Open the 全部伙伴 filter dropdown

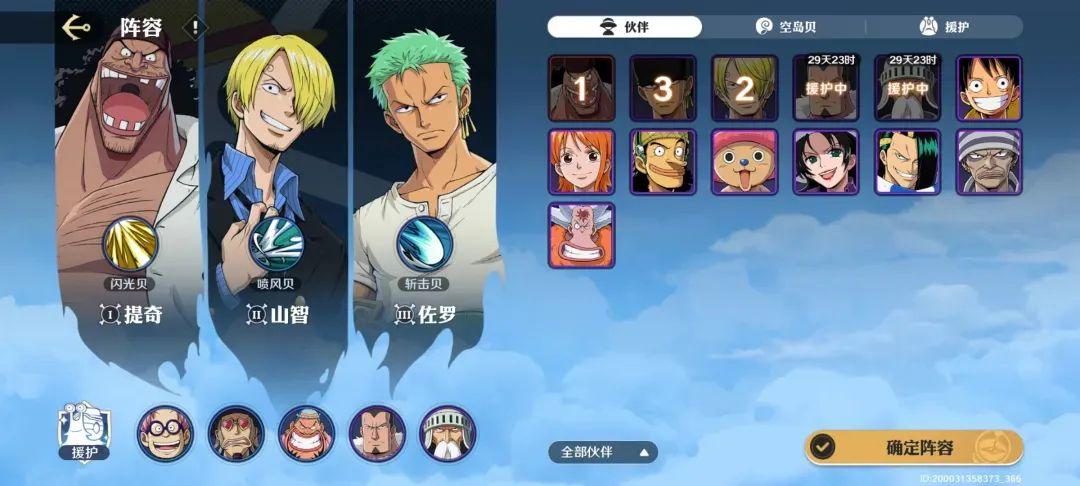pos(603,452)
